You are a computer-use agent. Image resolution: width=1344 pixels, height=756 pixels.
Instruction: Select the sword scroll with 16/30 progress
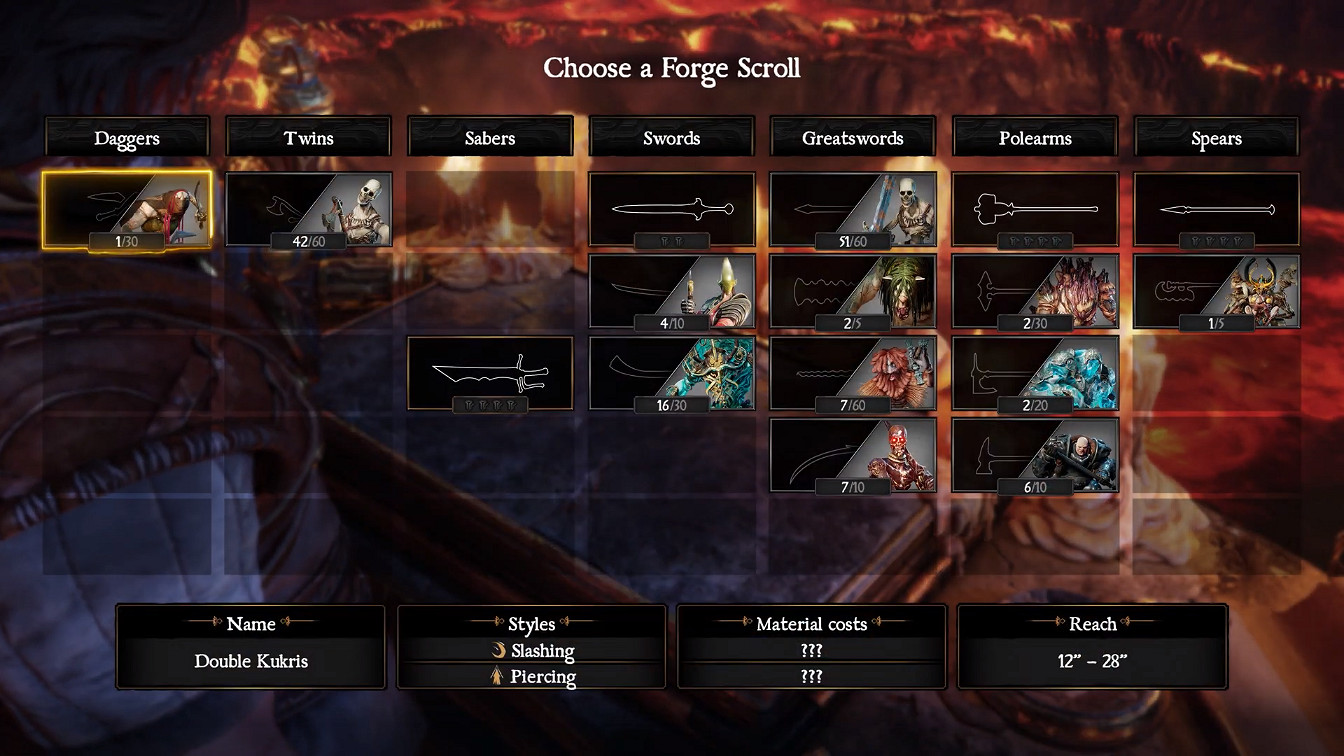pyautogui.click(x=671, y=373)
